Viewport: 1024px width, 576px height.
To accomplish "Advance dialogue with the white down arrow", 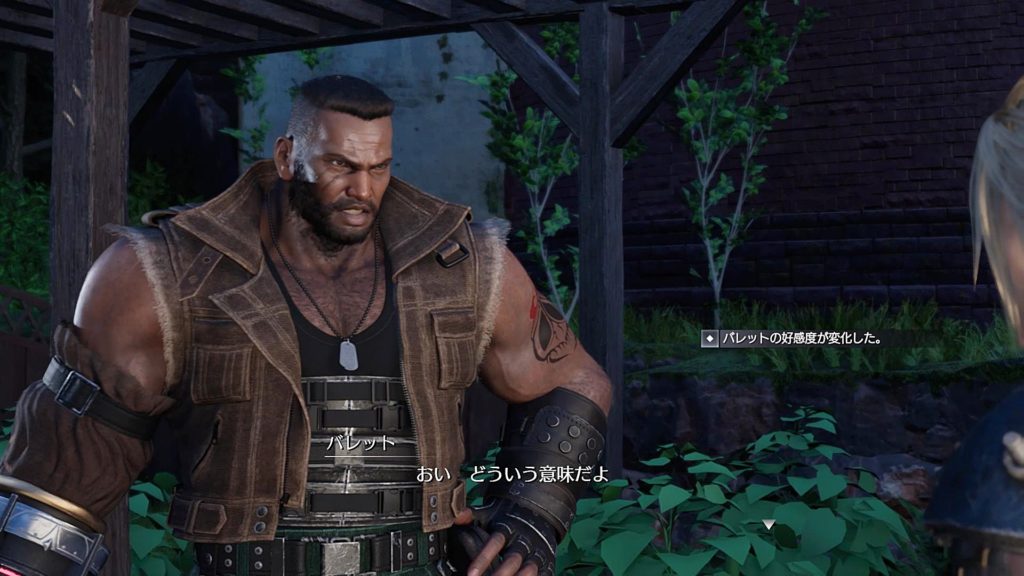I will (767, 524).
